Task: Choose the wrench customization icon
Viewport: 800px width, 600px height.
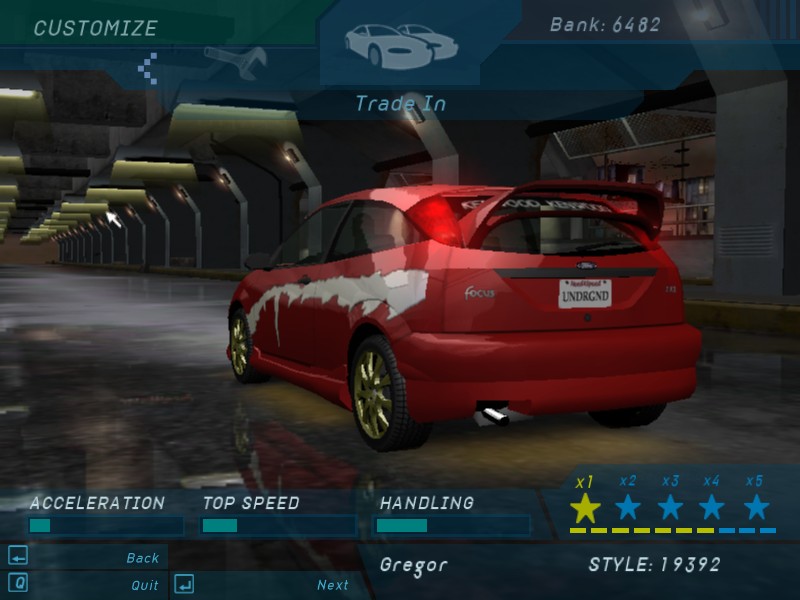Action: coord(236,60)
